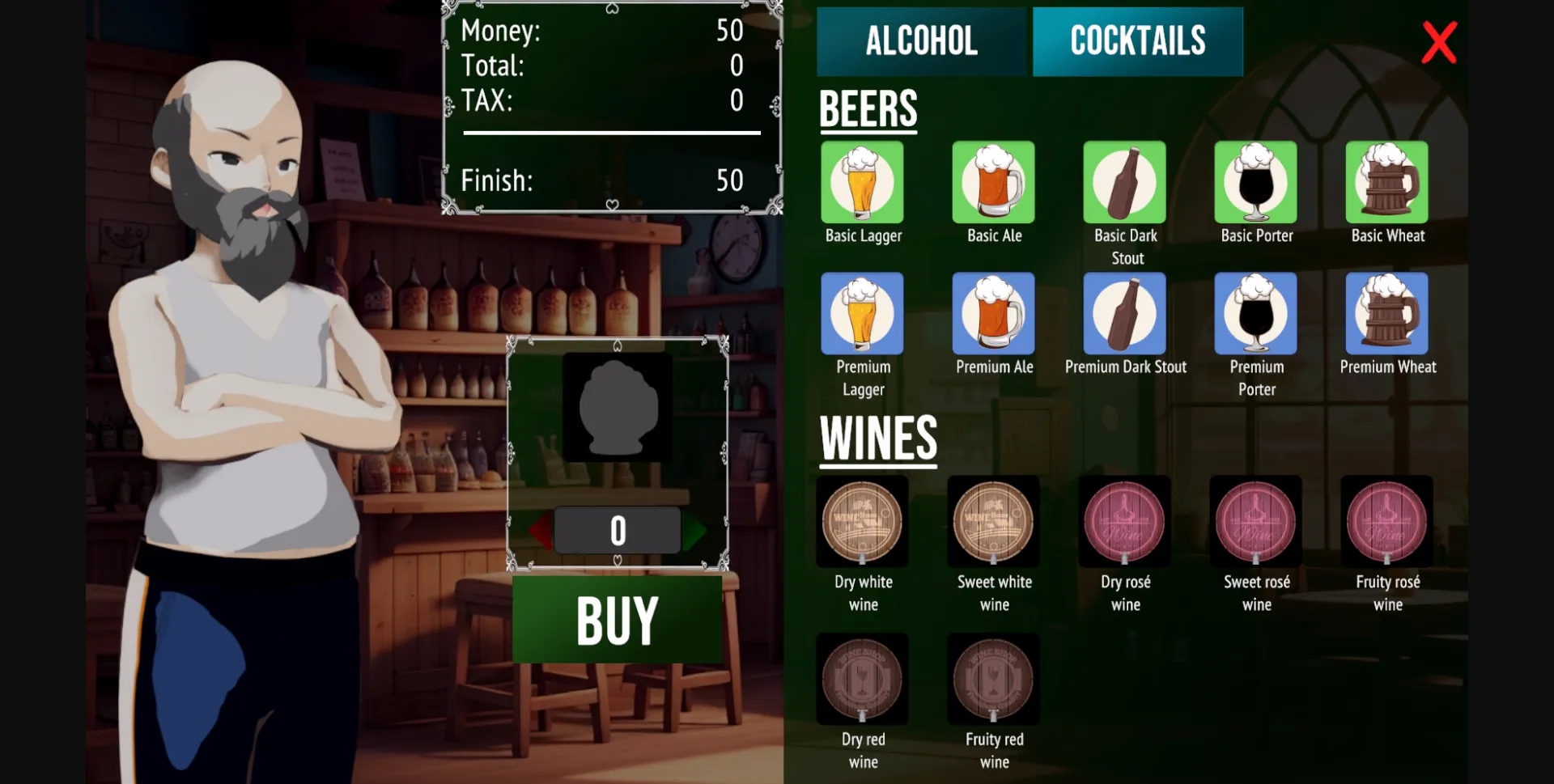Open the ALCOHOL tab
Image resolution: width=1554 pixels, height=784 pixels.
921,40
